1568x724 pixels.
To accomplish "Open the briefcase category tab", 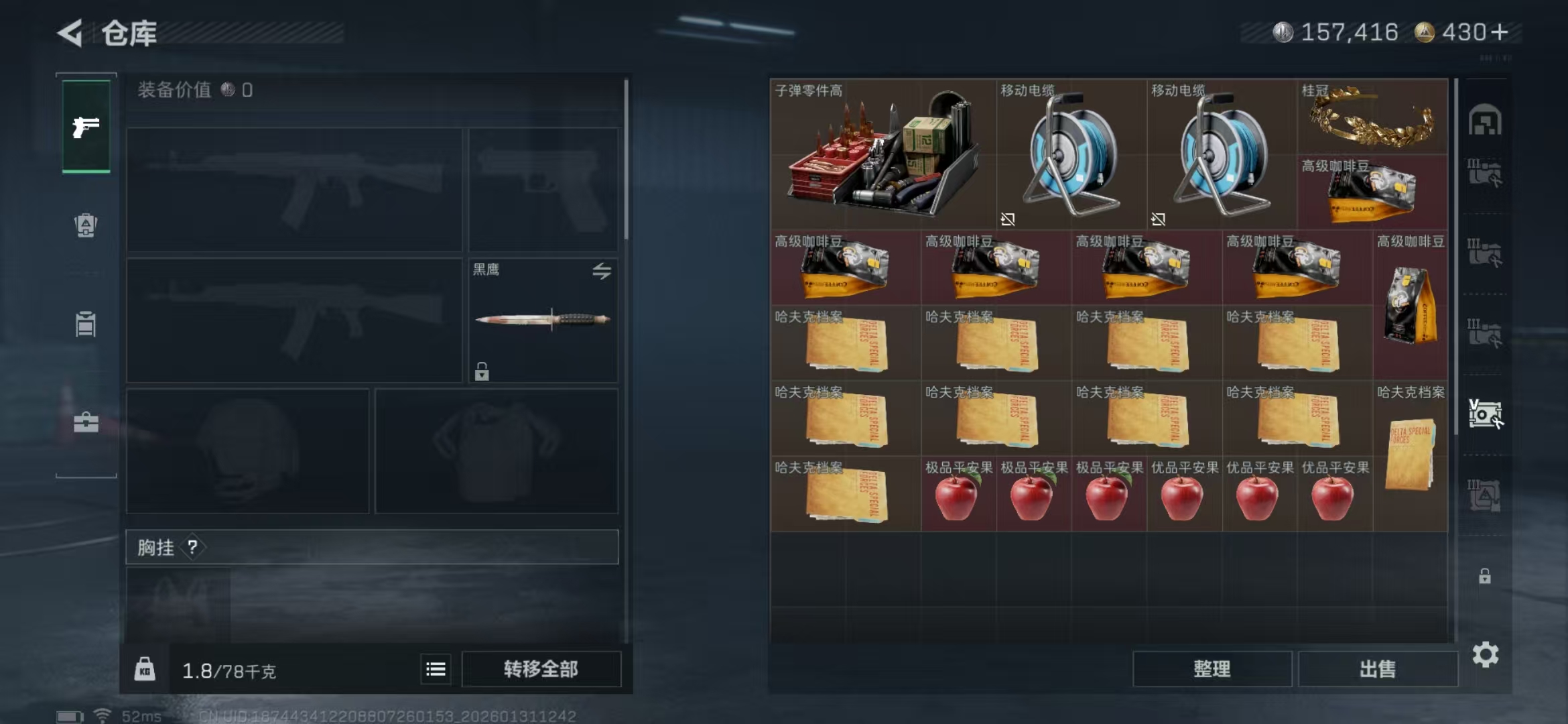I will pos(86,422).
